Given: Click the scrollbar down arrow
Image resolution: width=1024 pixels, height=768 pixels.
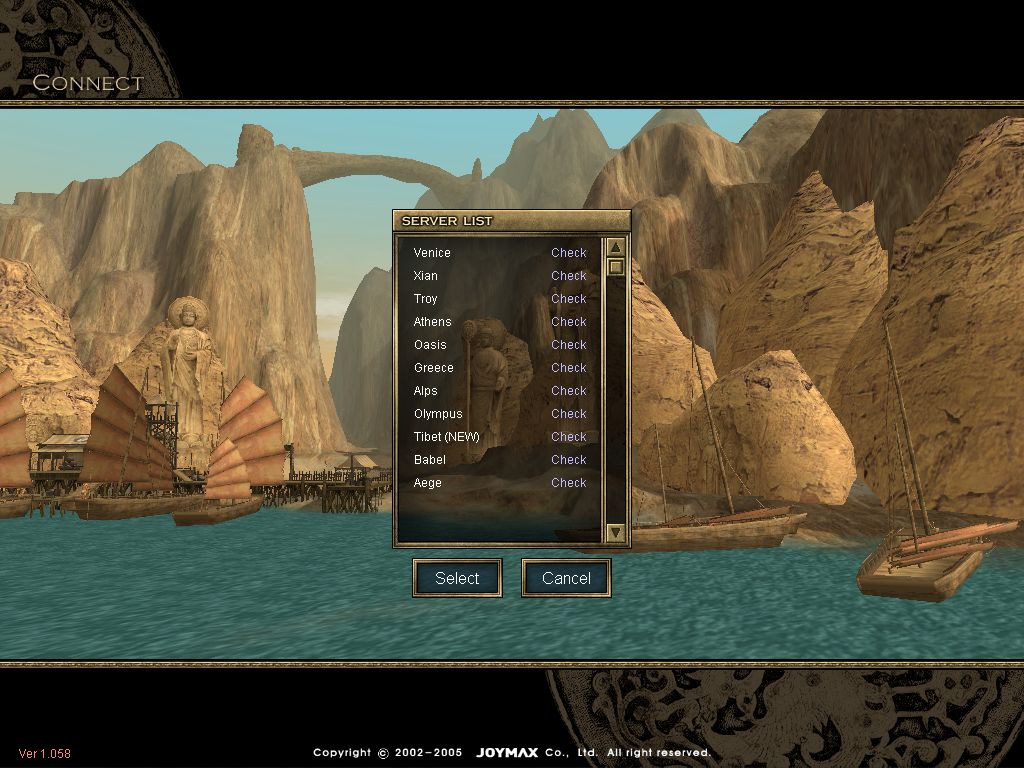Looking at the screenshot, I should (616, 533).
